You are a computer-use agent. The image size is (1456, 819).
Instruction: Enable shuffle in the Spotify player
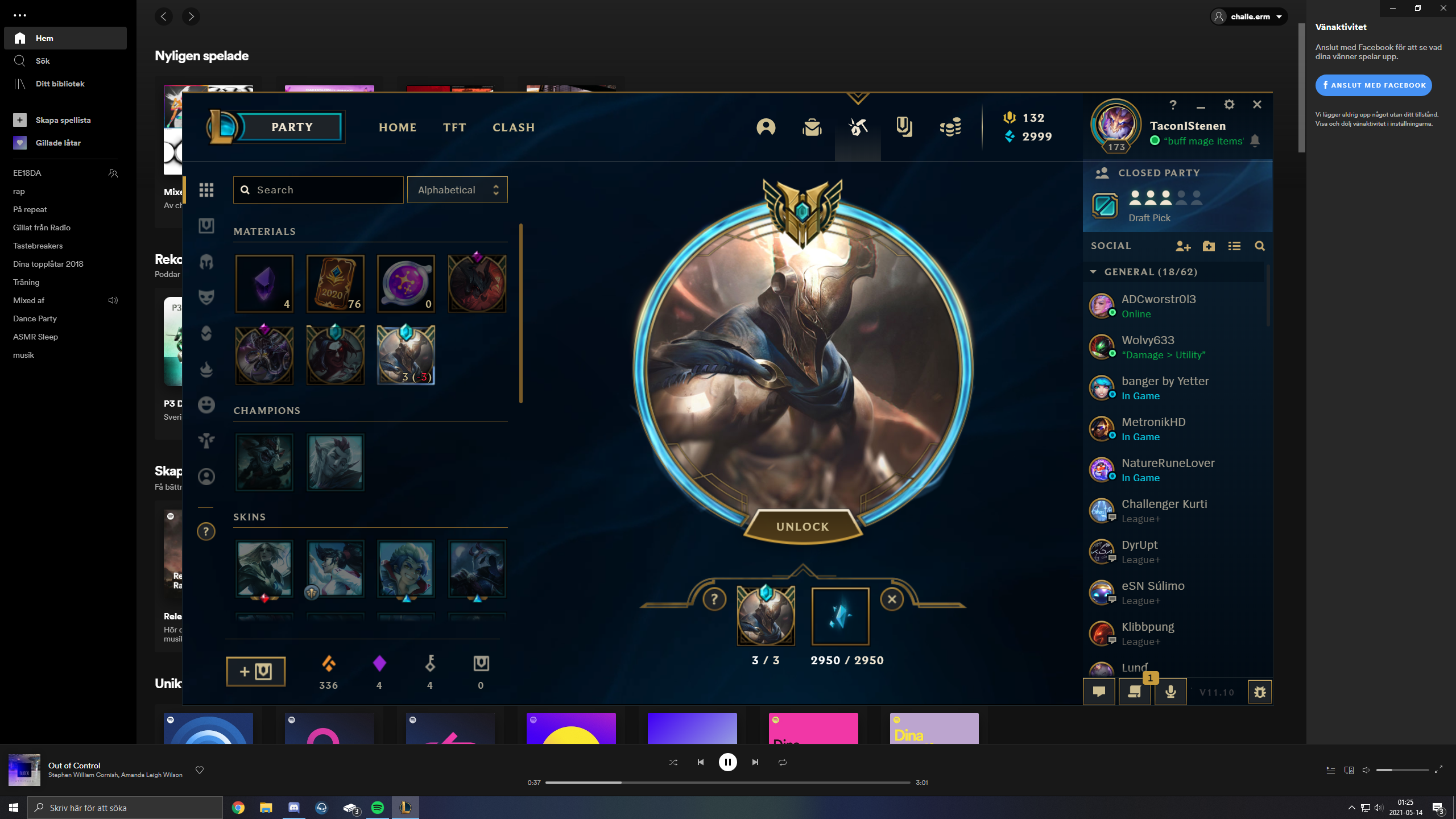click(x=673, y=762)
